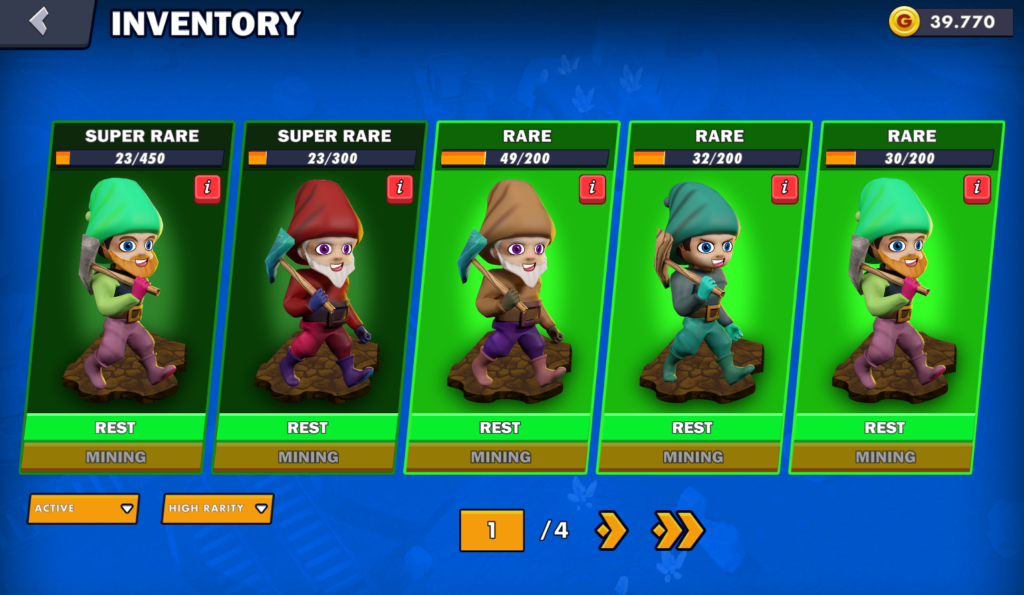Send the brown-hat gnome MINING

click(500, 457)
